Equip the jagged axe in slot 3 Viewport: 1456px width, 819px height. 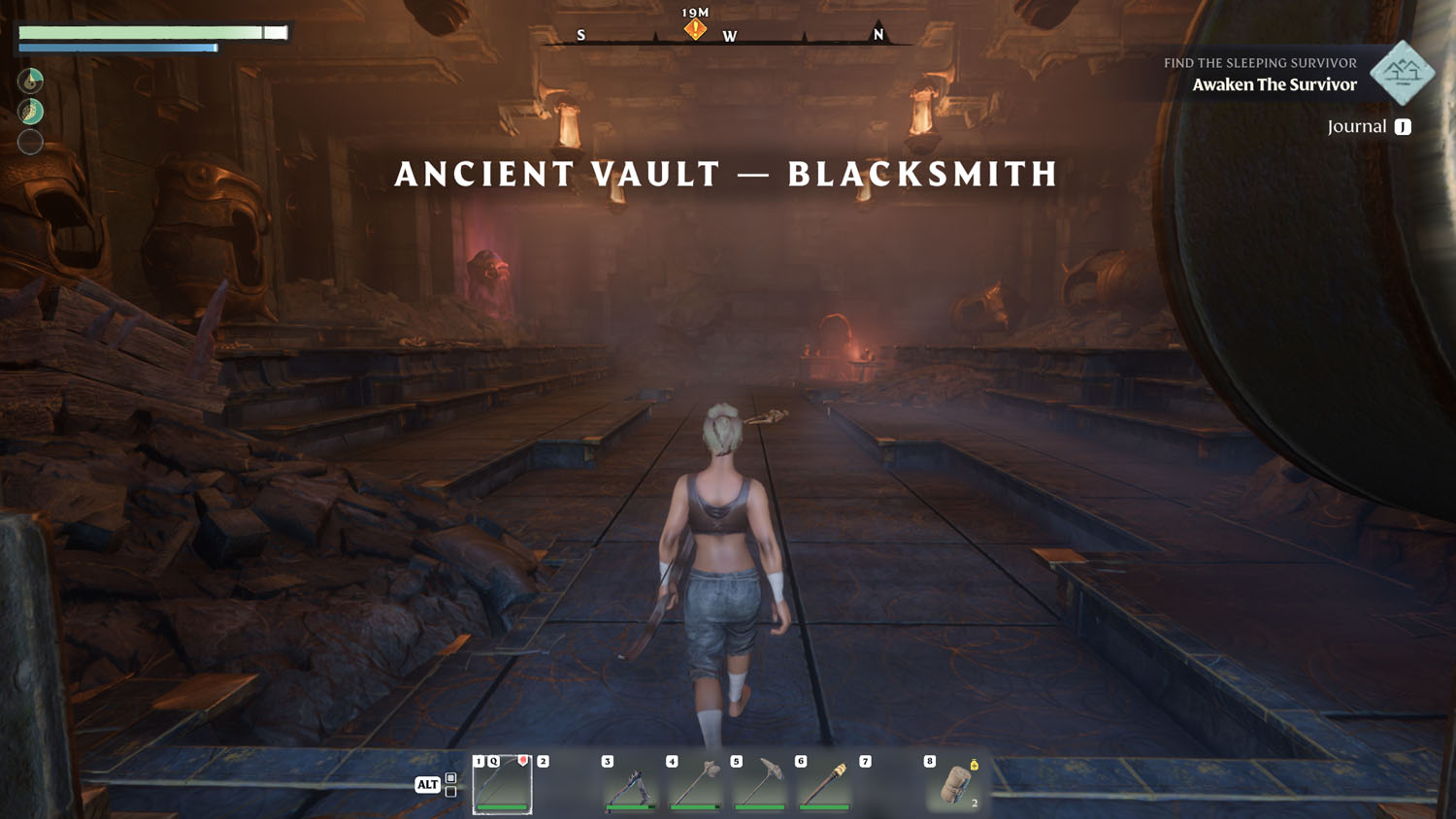[631, 785]
